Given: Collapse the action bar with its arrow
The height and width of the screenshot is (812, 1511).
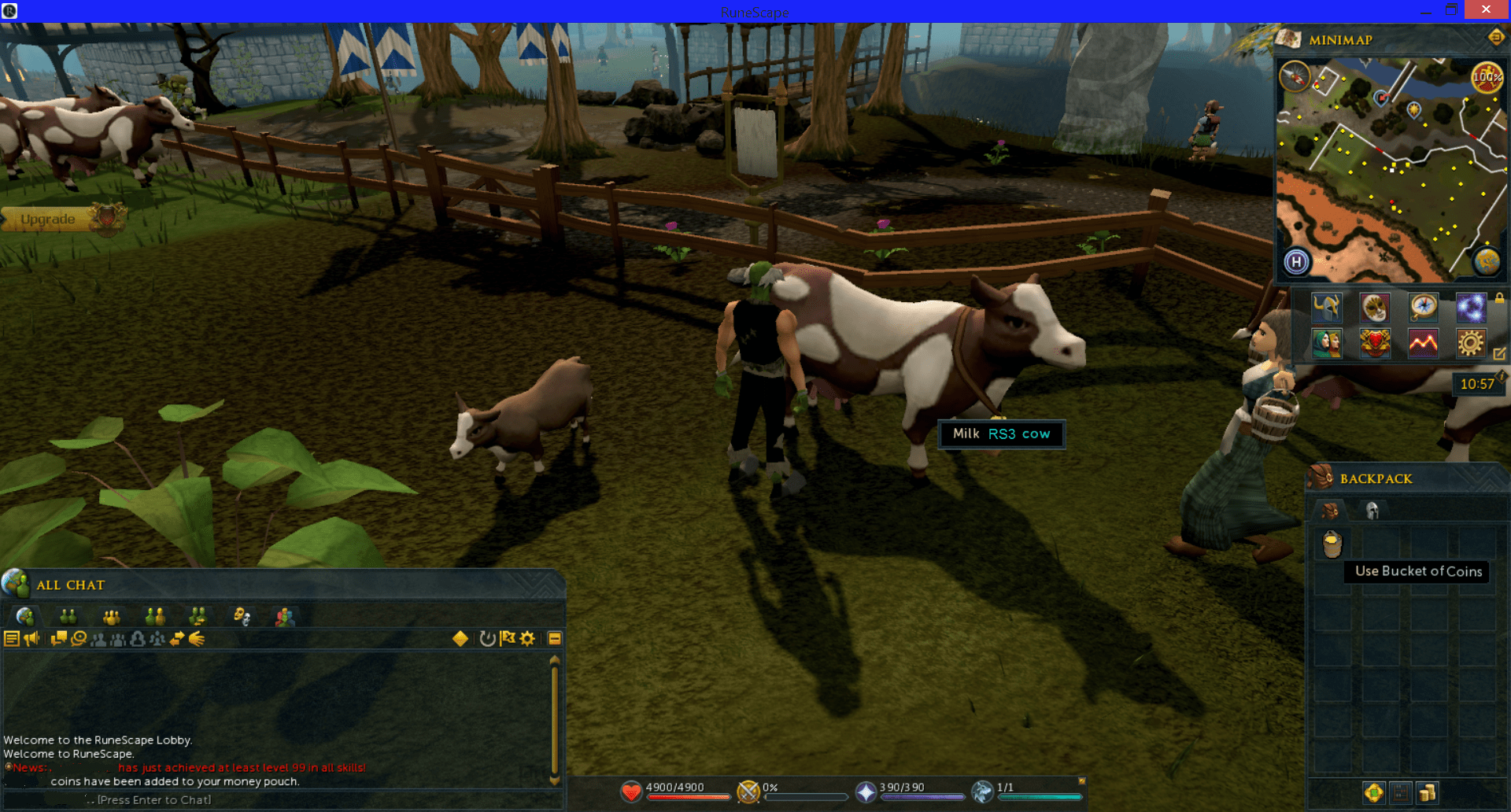Looking at the screenshot, I should (x=1081, y=779).
